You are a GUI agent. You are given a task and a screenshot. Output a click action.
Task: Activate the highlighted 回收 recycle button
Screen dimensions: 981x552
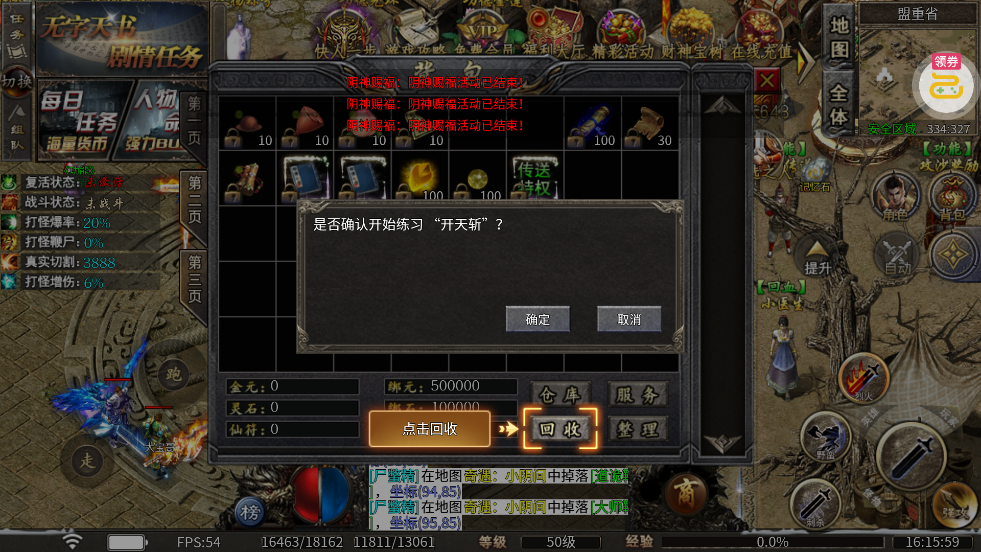click(x=560, y=428)
